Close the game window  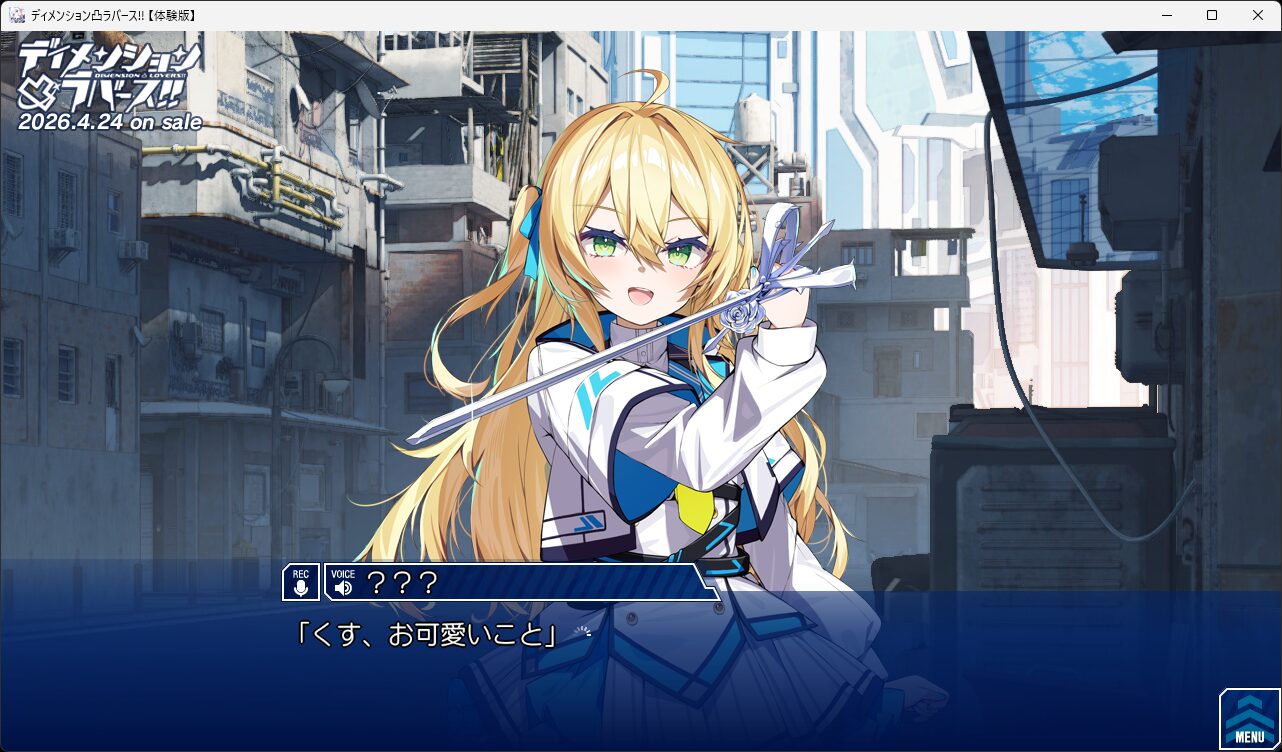[x=1258, y=15]
